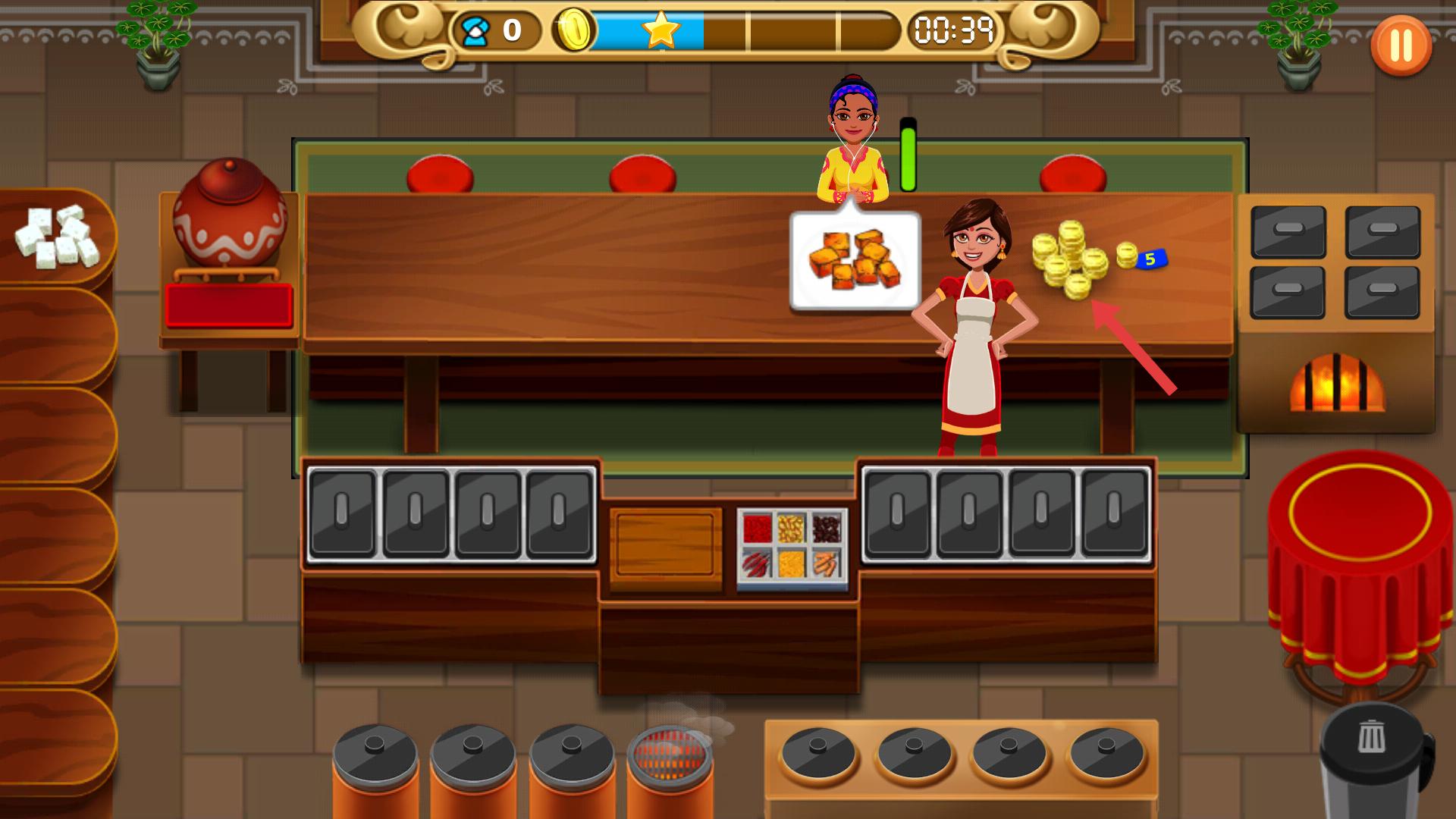1456x819 pixels.
Task: Tap the glowing tandoor oven
Action: point(1337,383)
